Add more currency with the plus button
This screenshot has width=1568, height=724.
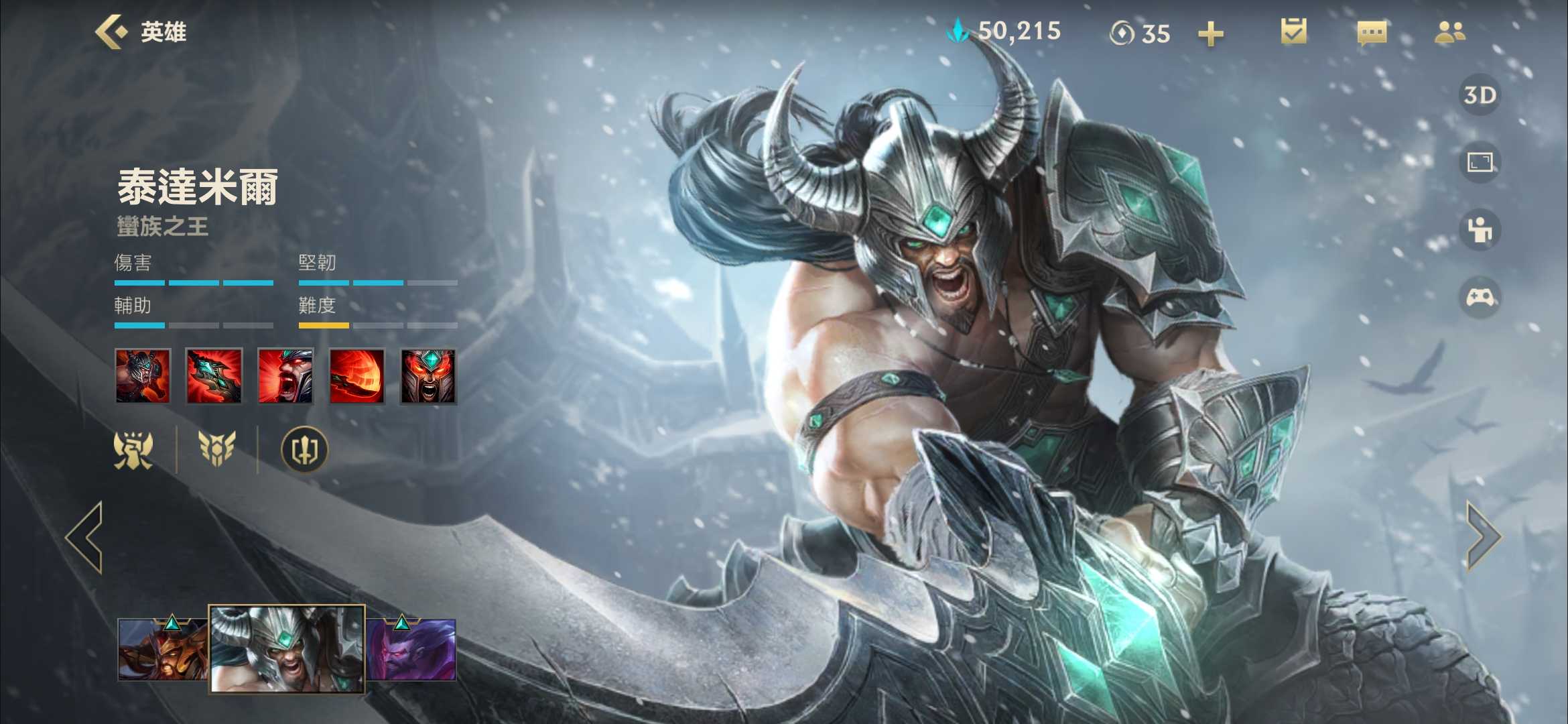(1210, 34)
